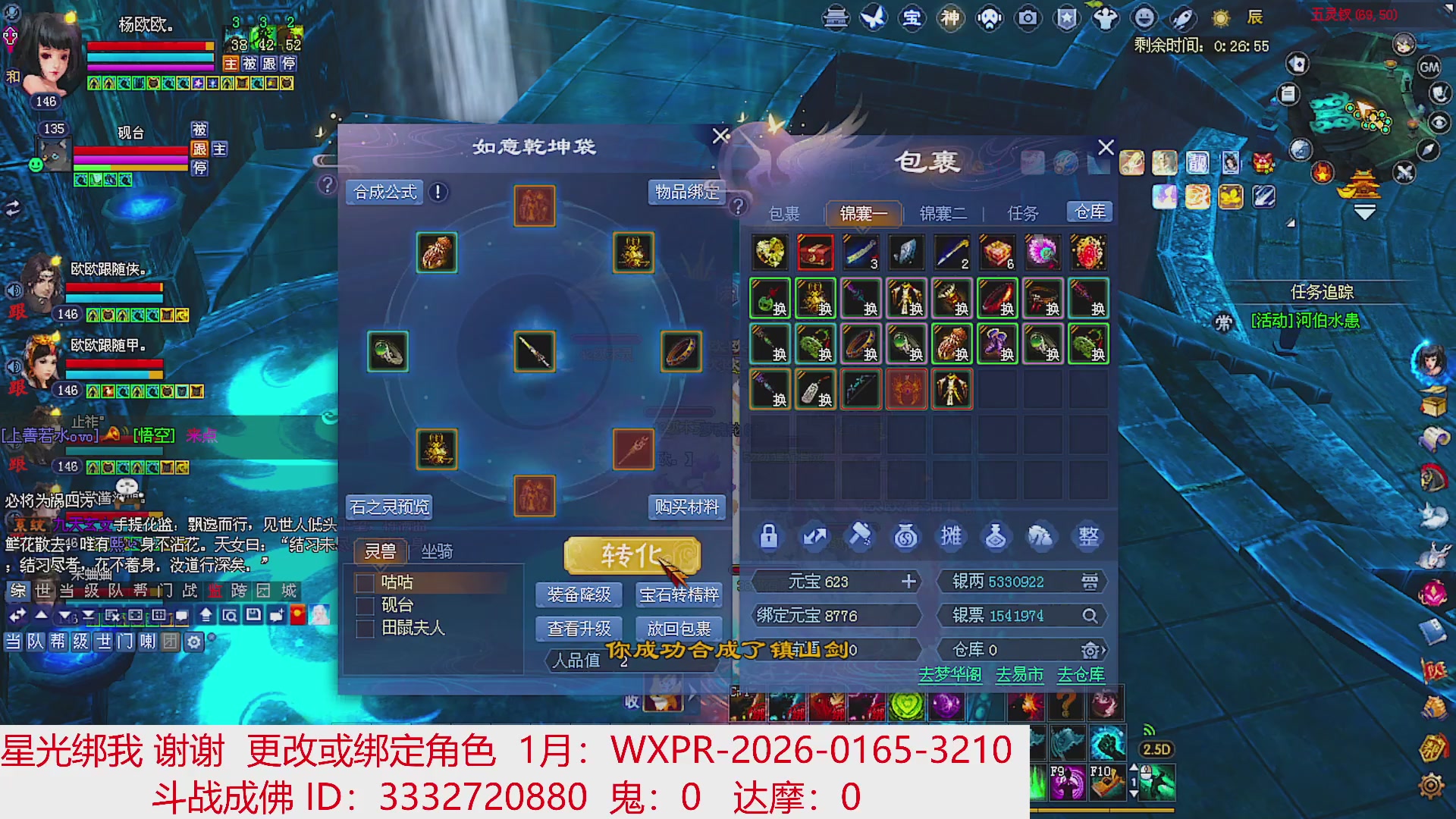Select the lock icon in the 包裹 panel
Viewport: 1456px width, 819px height.
[769, 536]
